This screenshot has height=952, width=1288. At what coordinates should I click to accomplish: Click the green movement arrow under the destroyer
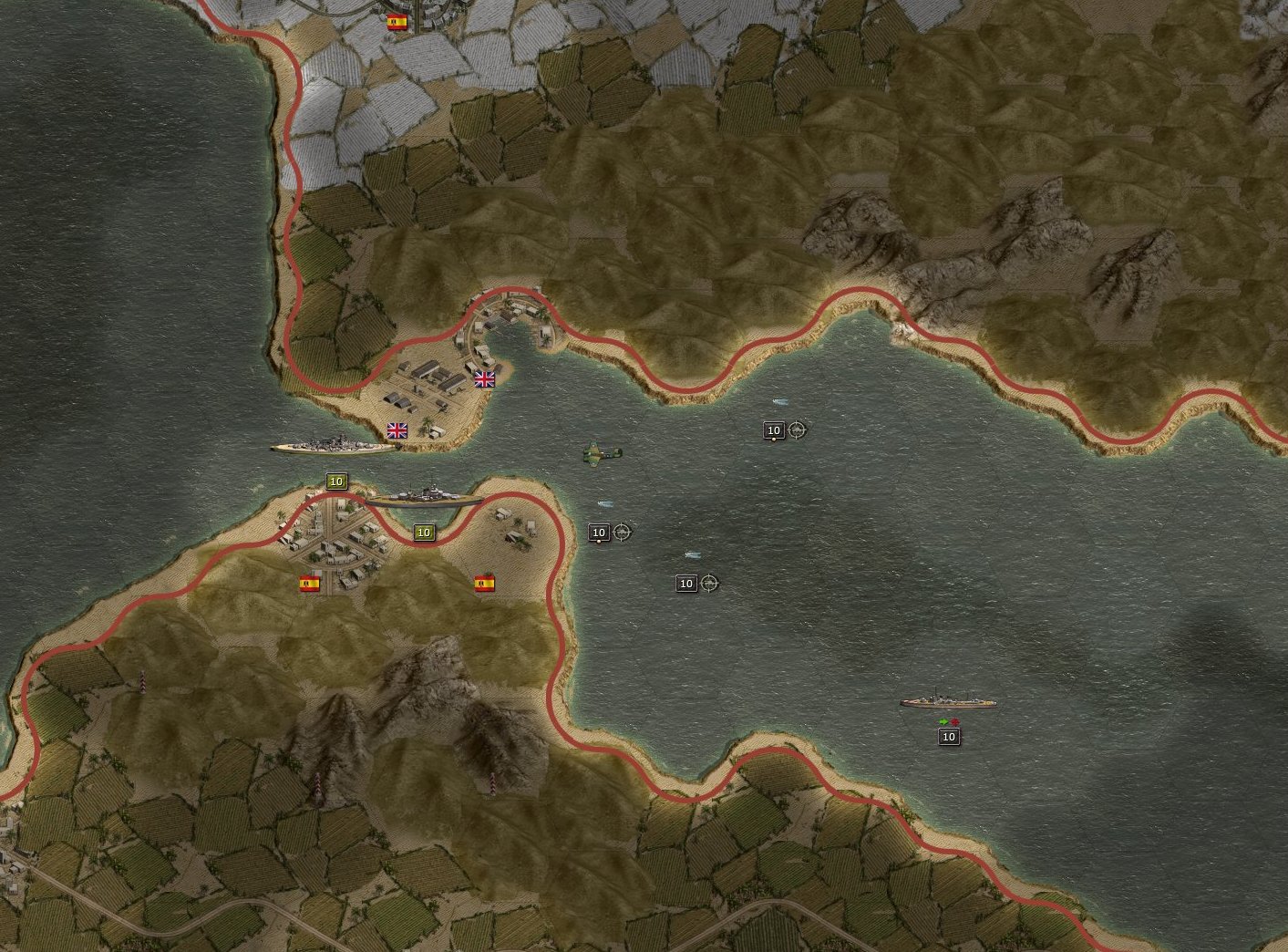click(943, 721)
